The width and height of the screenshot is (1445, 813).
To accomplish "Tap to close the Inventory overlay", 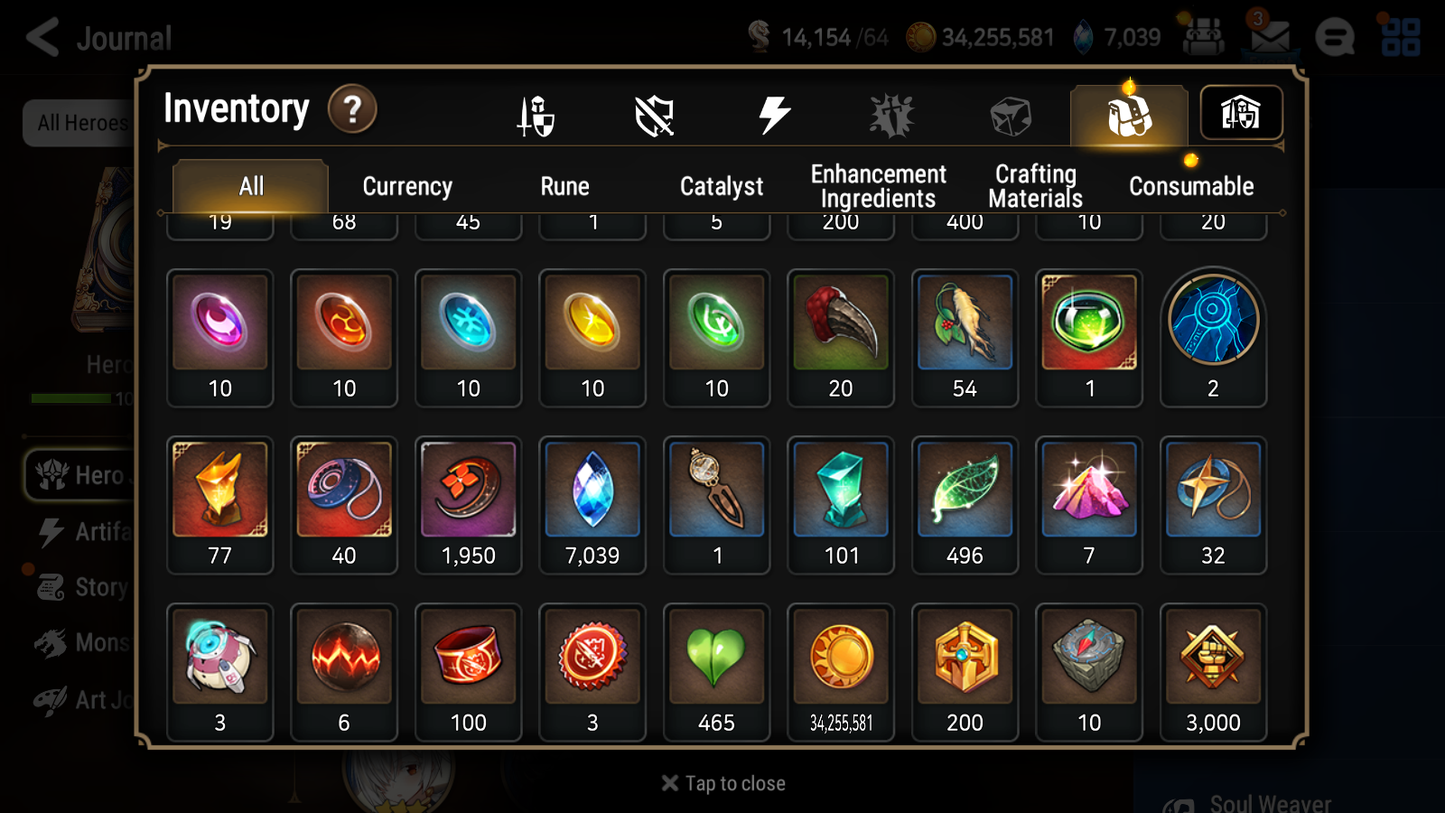I will [x=722, y=783].
